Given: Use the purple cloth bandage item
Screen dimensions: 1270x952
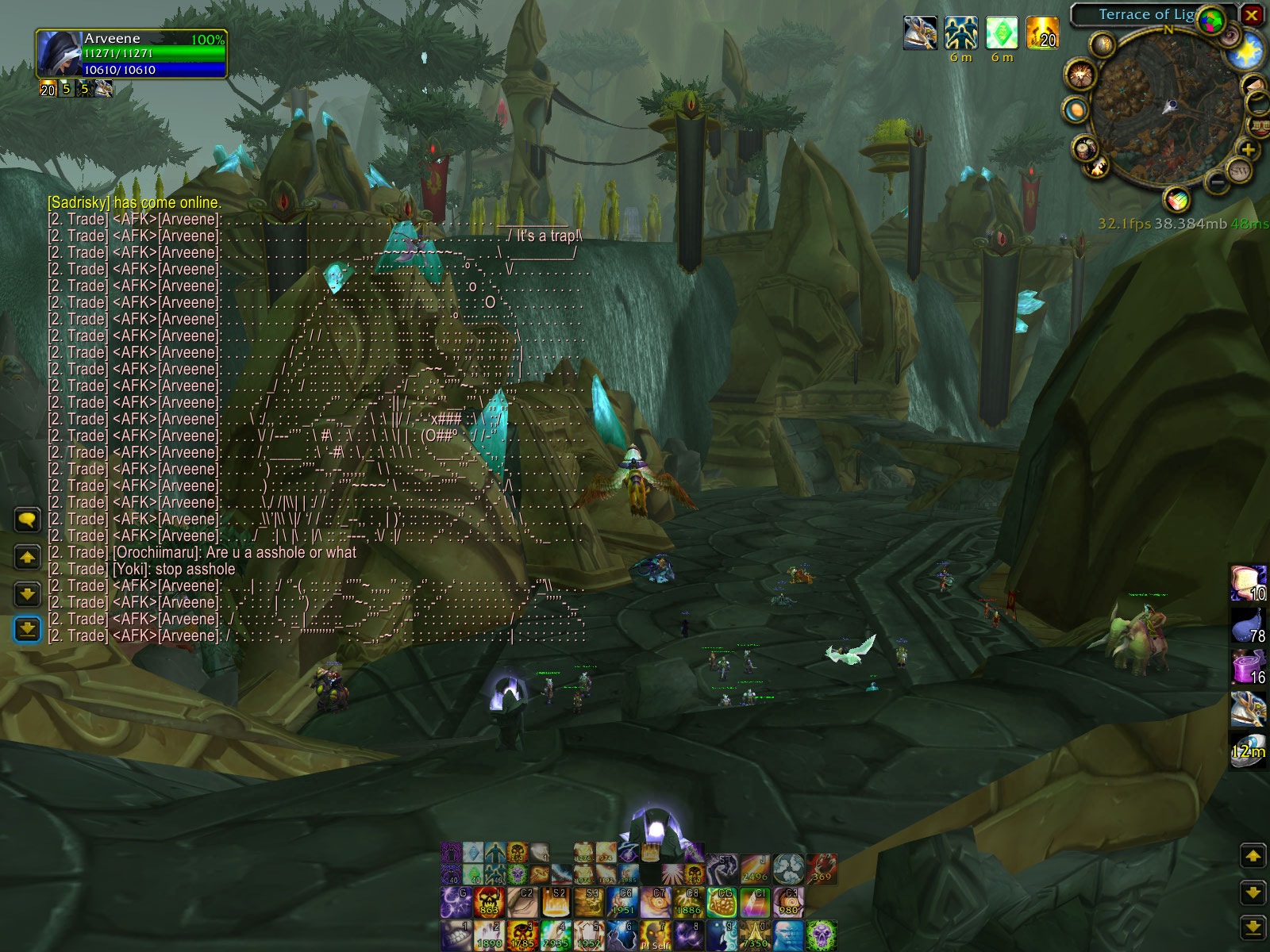Looking at the screenshot, I should tap(1247, 666).
